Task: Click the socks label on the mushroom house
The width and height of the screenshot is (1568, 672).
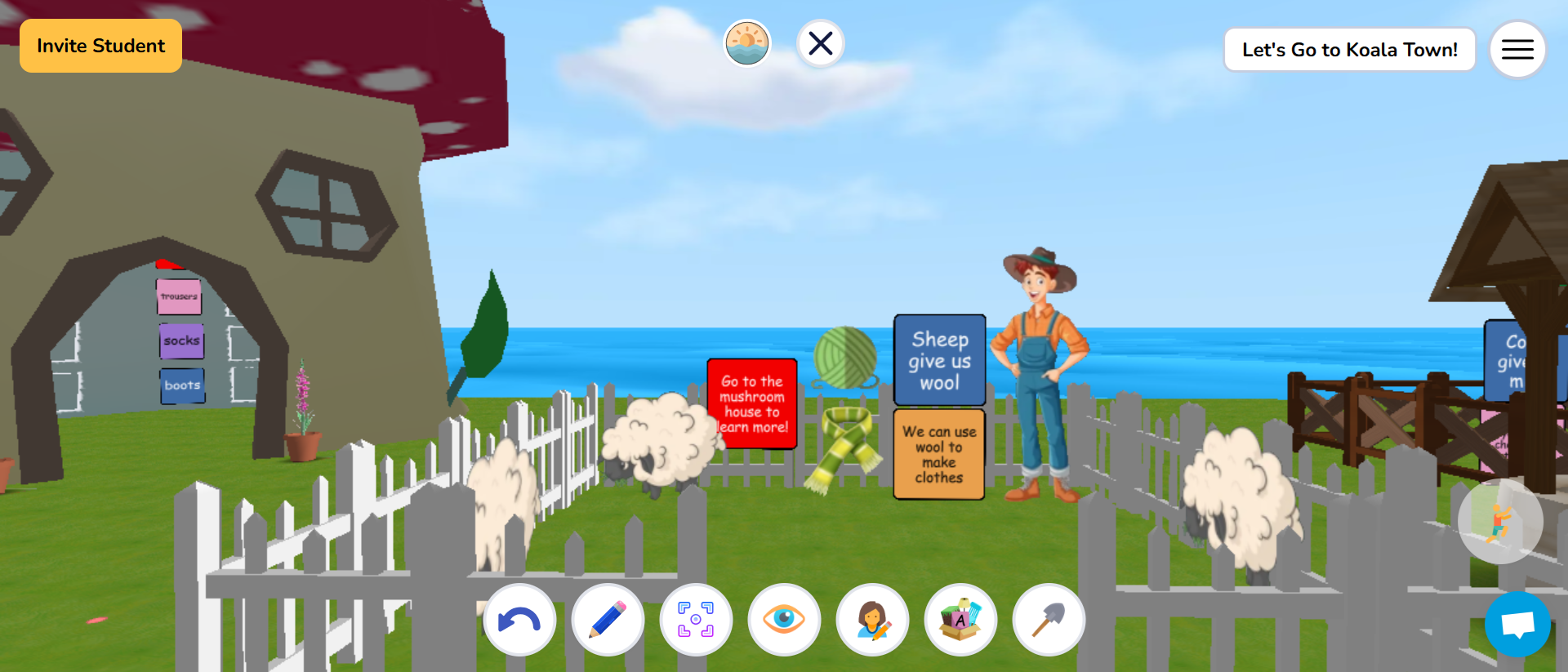Action: tap(181, 341)
